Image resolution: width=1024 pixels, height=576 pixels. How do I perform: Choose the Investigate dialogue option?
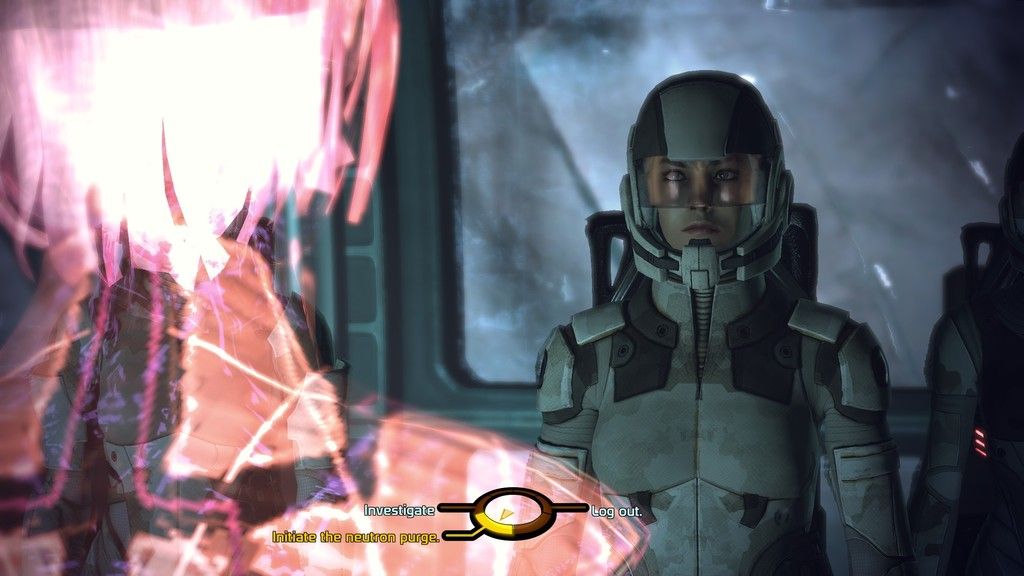coord(399,510)
